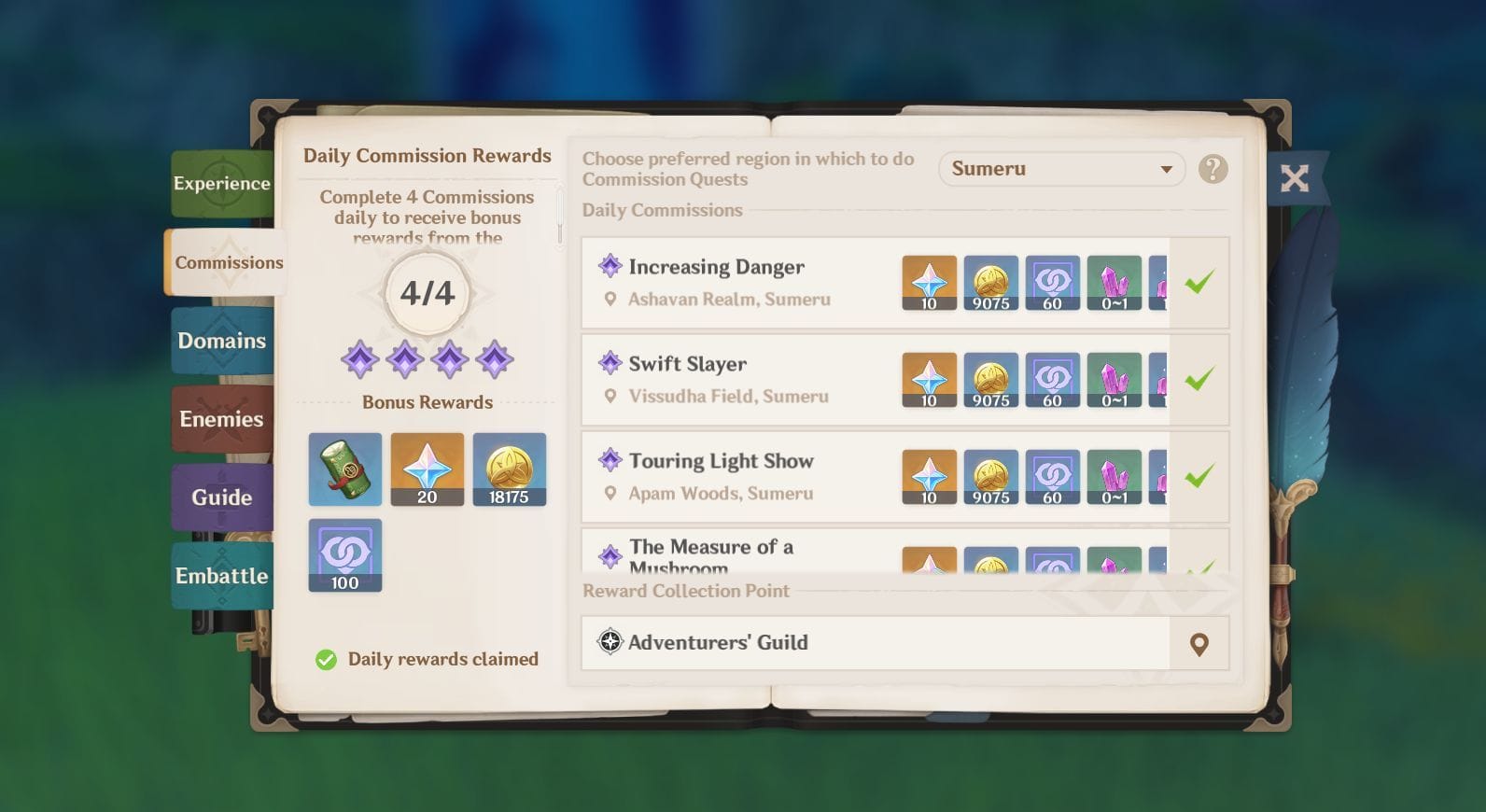Click the Companionship EXP icon under Bonus Rewards

point(344,554)
